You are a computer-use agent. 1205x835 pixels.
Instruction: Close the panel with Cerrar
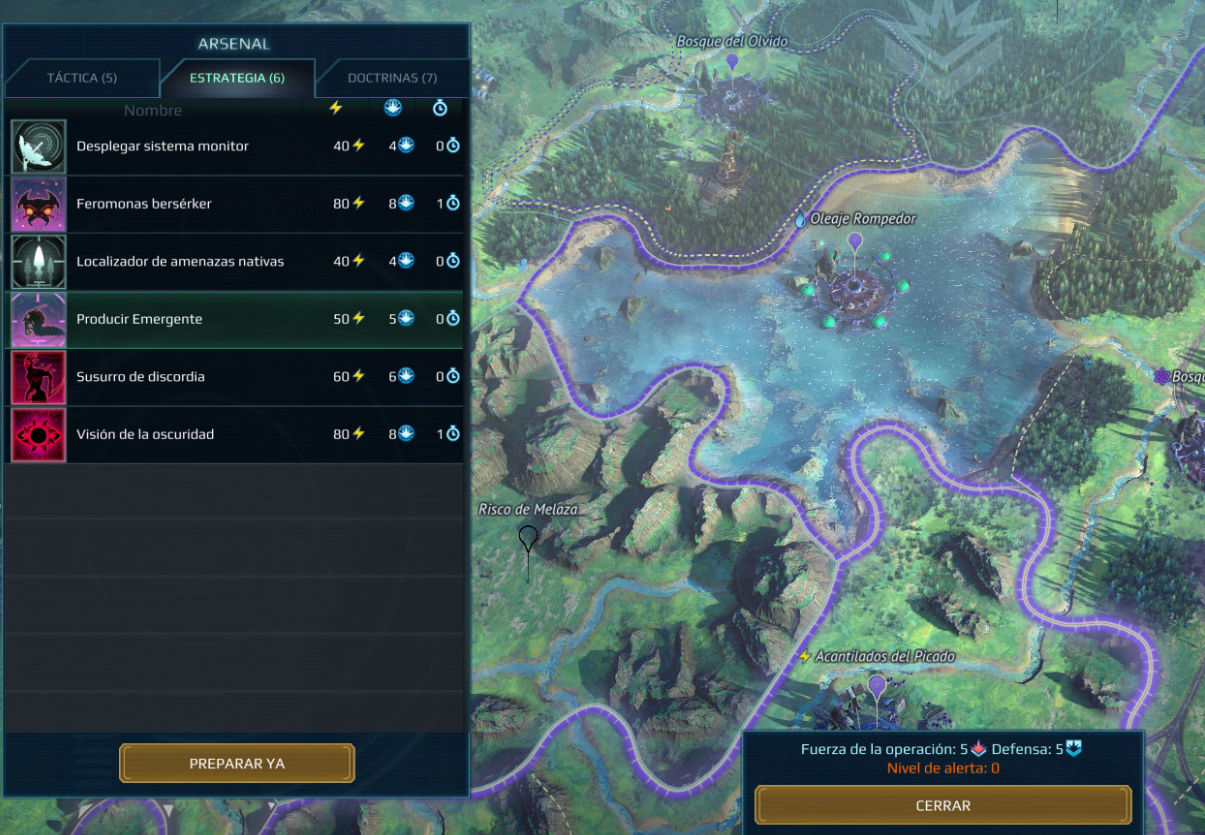click(943, 805)
